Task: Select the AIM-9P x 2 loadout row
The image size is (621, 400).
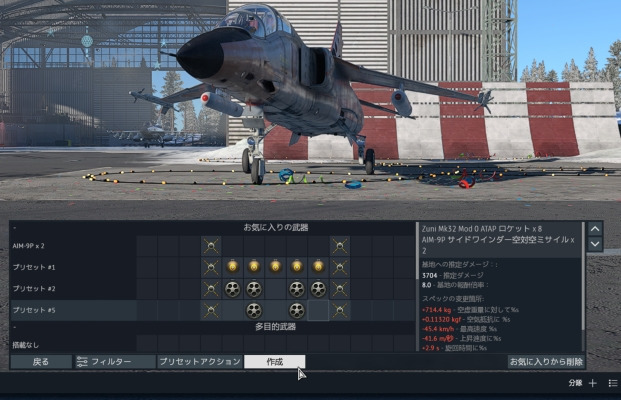Action: pos(70,245)
